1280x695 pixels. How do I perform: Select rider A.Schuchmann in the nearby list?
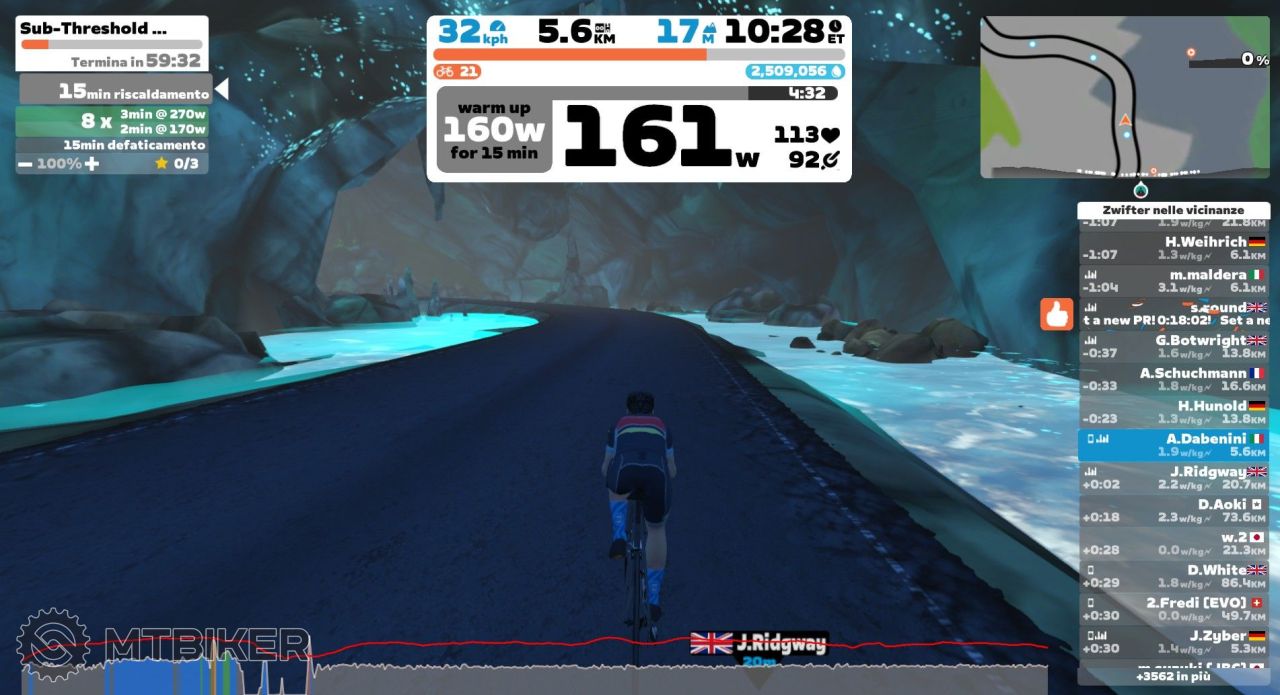[1173, 380]
